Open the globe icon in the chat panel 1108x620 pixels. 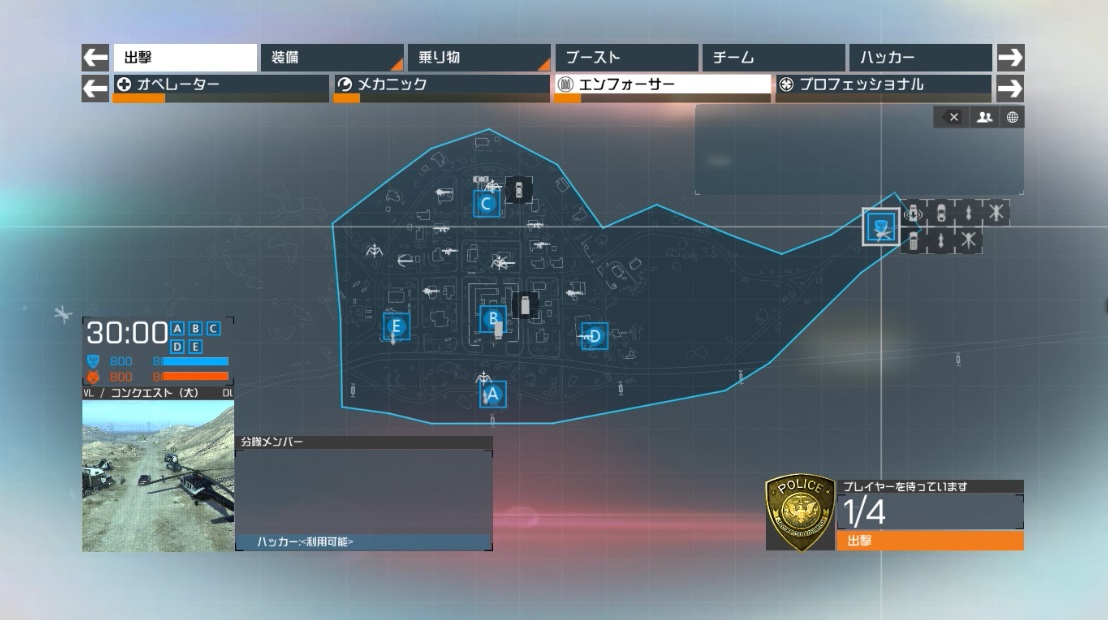[x=1012, y=117]
